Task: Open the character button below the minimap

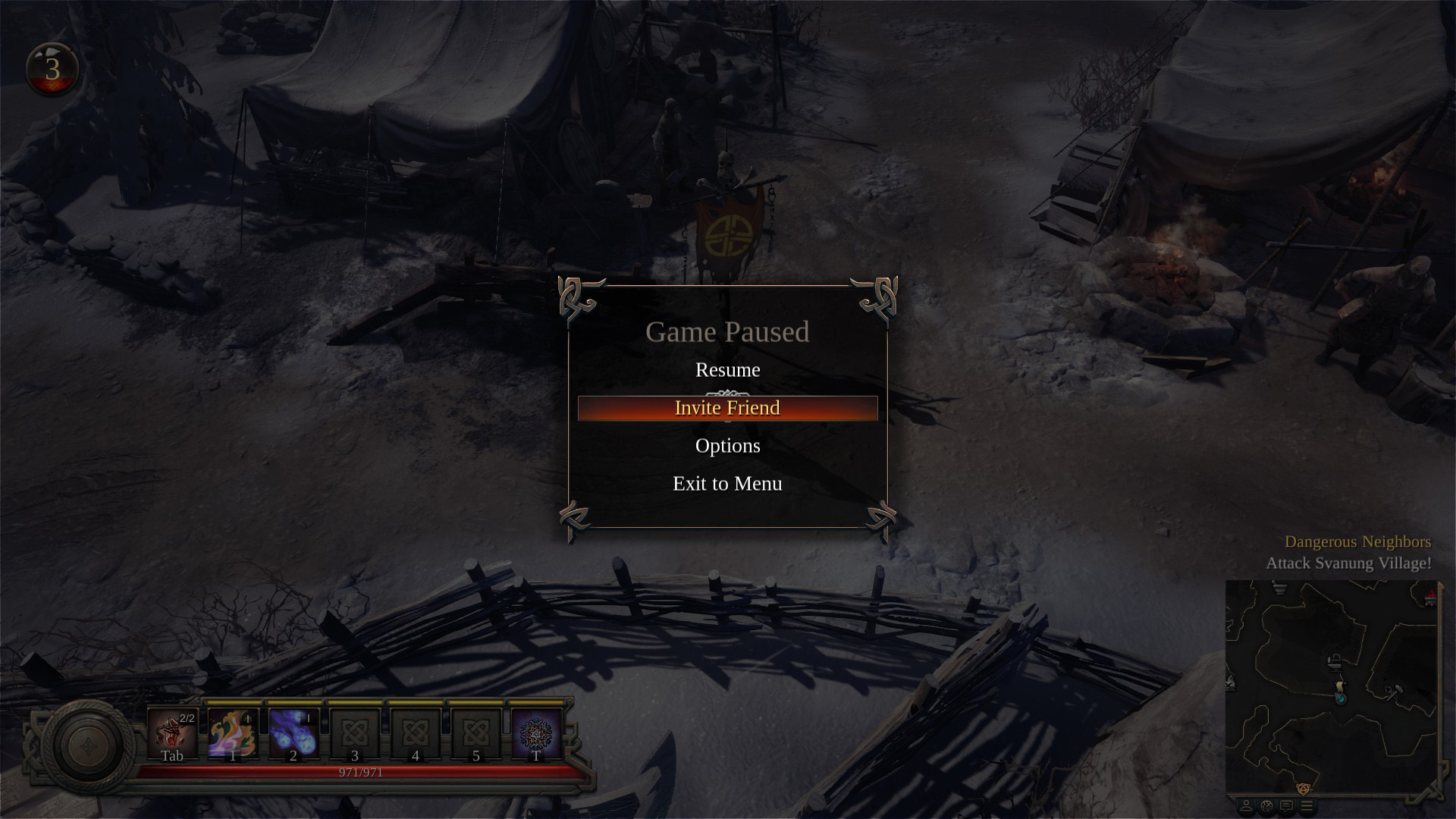Action: point(1246,805)
